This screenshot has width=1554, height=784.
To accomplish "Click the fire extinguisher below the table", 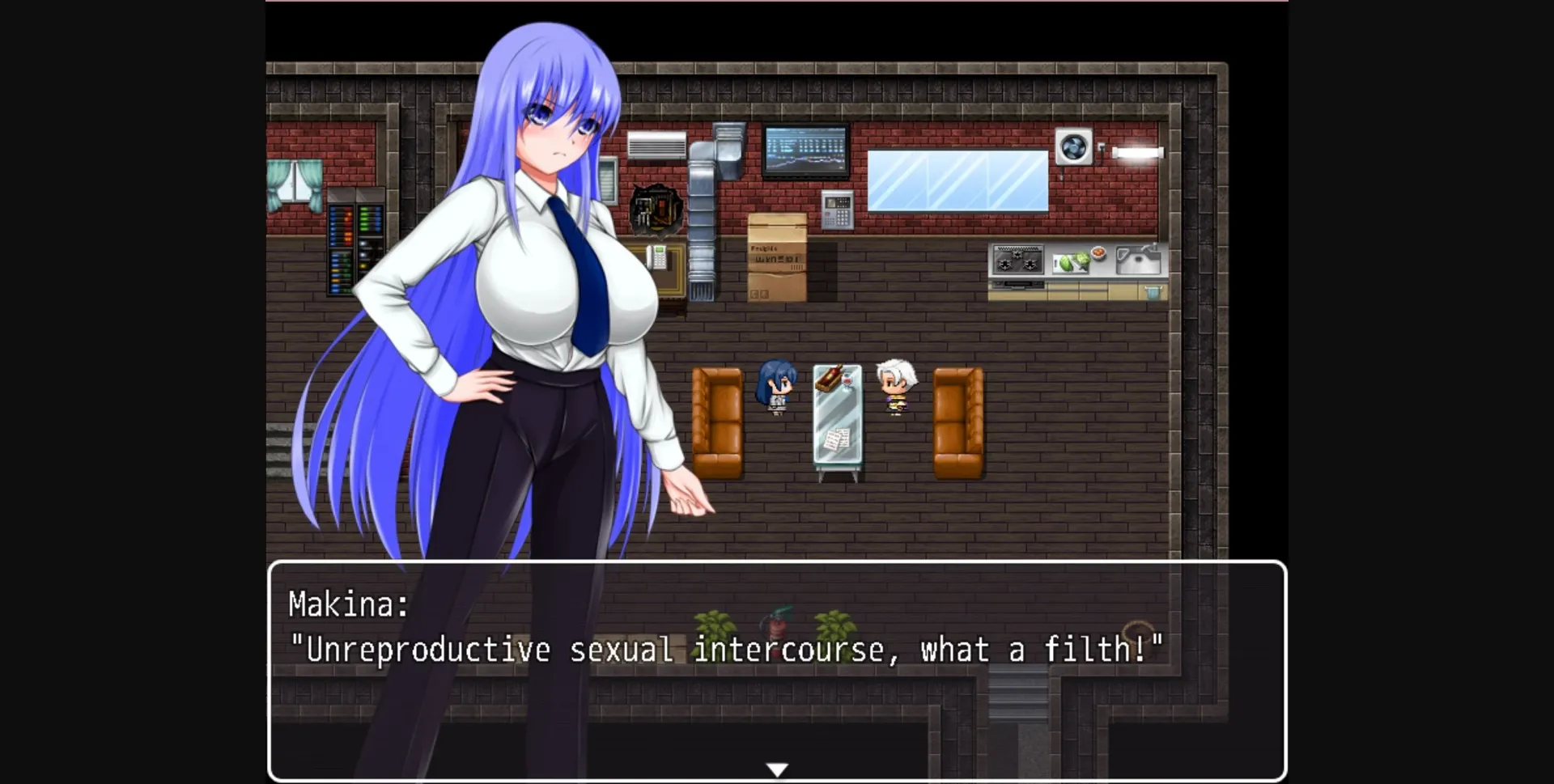I will [775, 625].
